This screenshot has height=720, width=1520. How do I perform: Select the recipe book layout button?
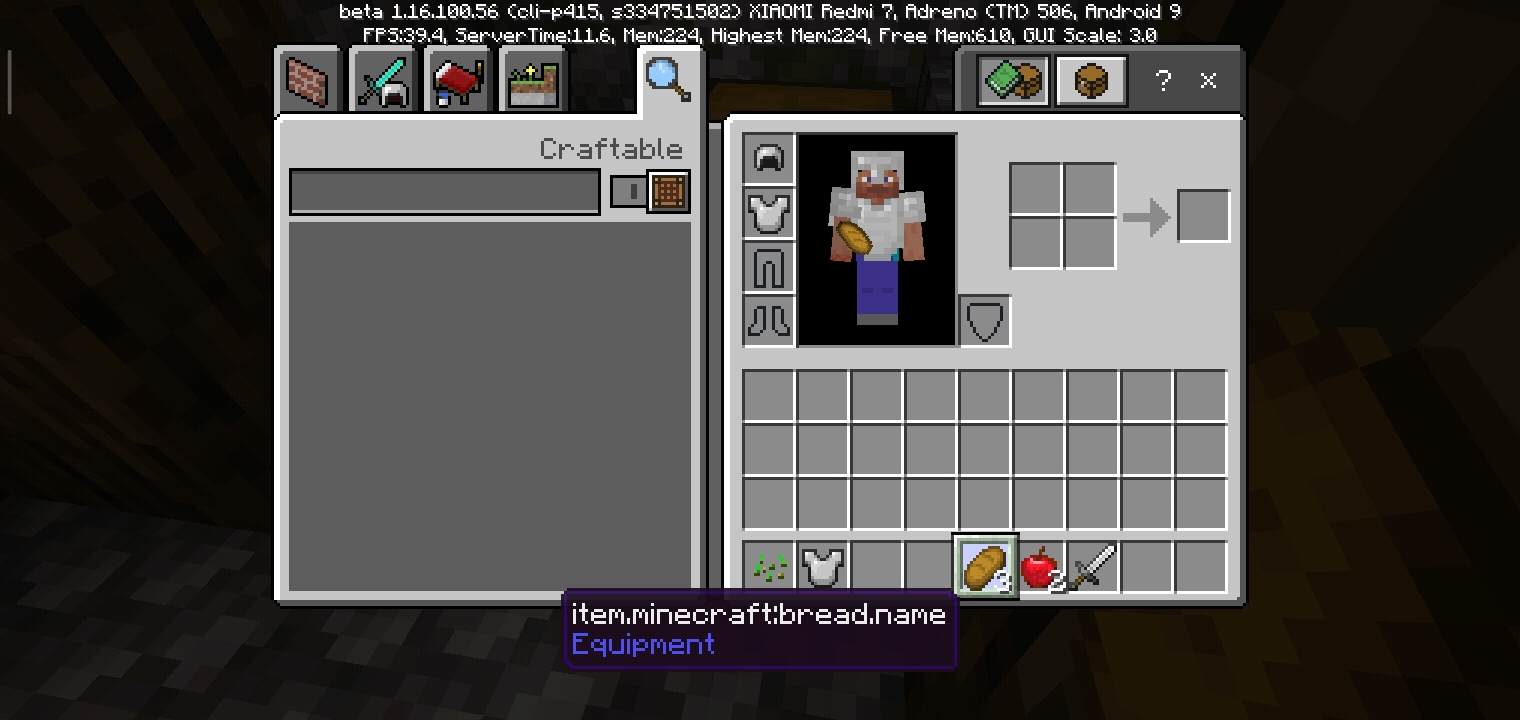[x=1013, y=81]
